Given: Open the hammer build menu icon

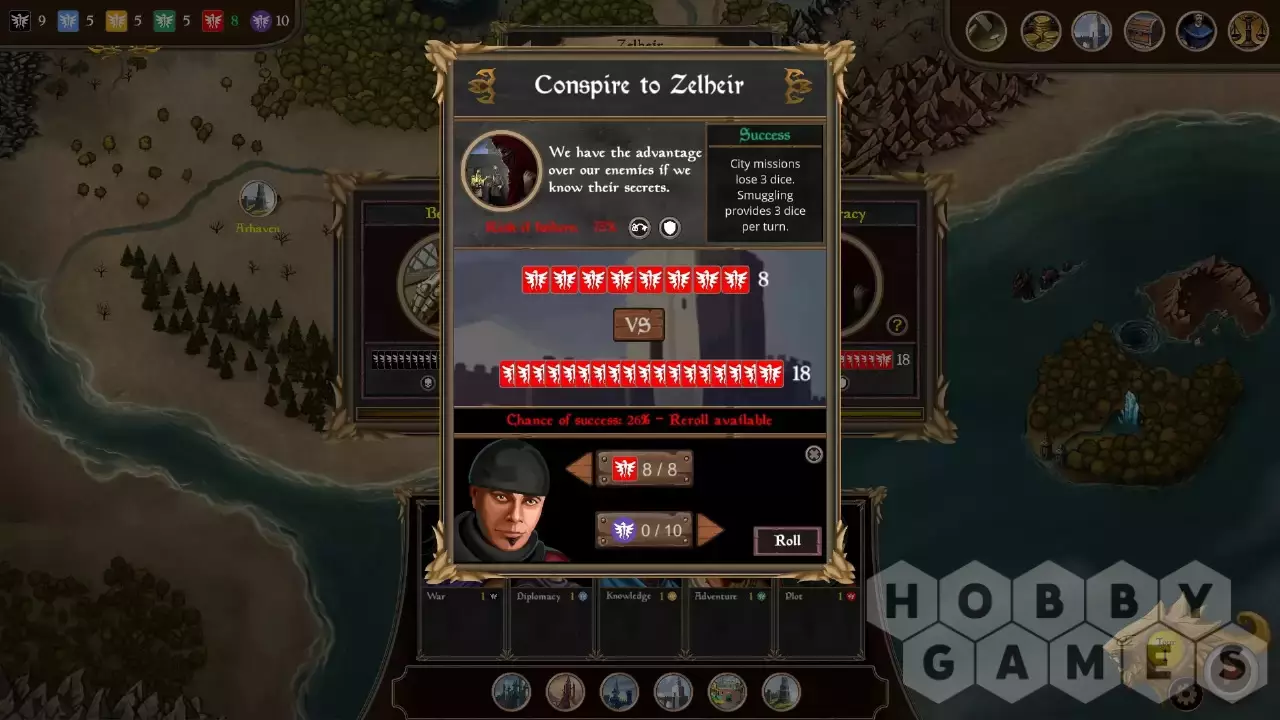Looking at the screenshot, I should (x=986, y=31).
